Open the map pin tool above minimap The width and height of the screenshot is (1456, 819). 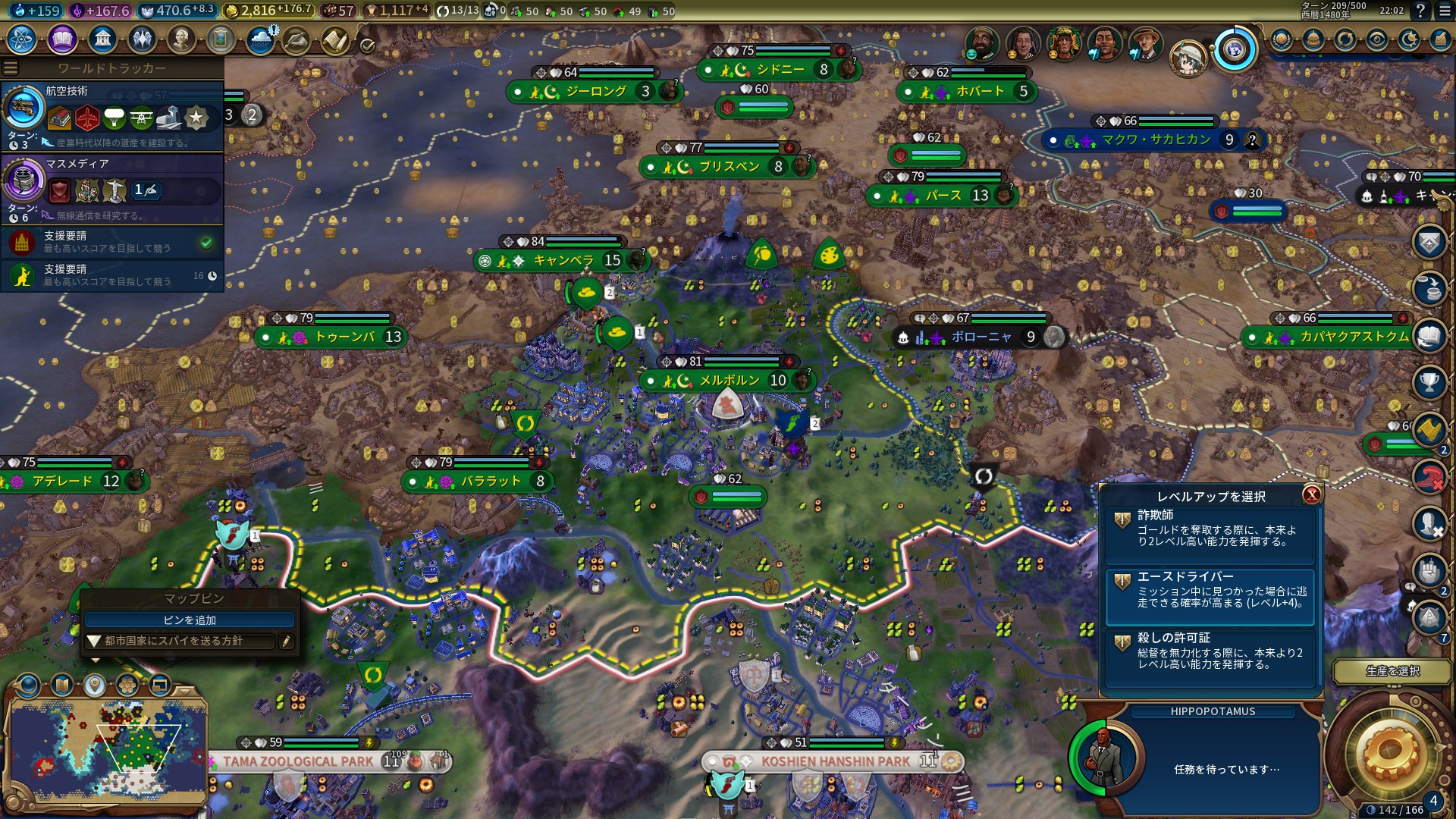[94, 686]
